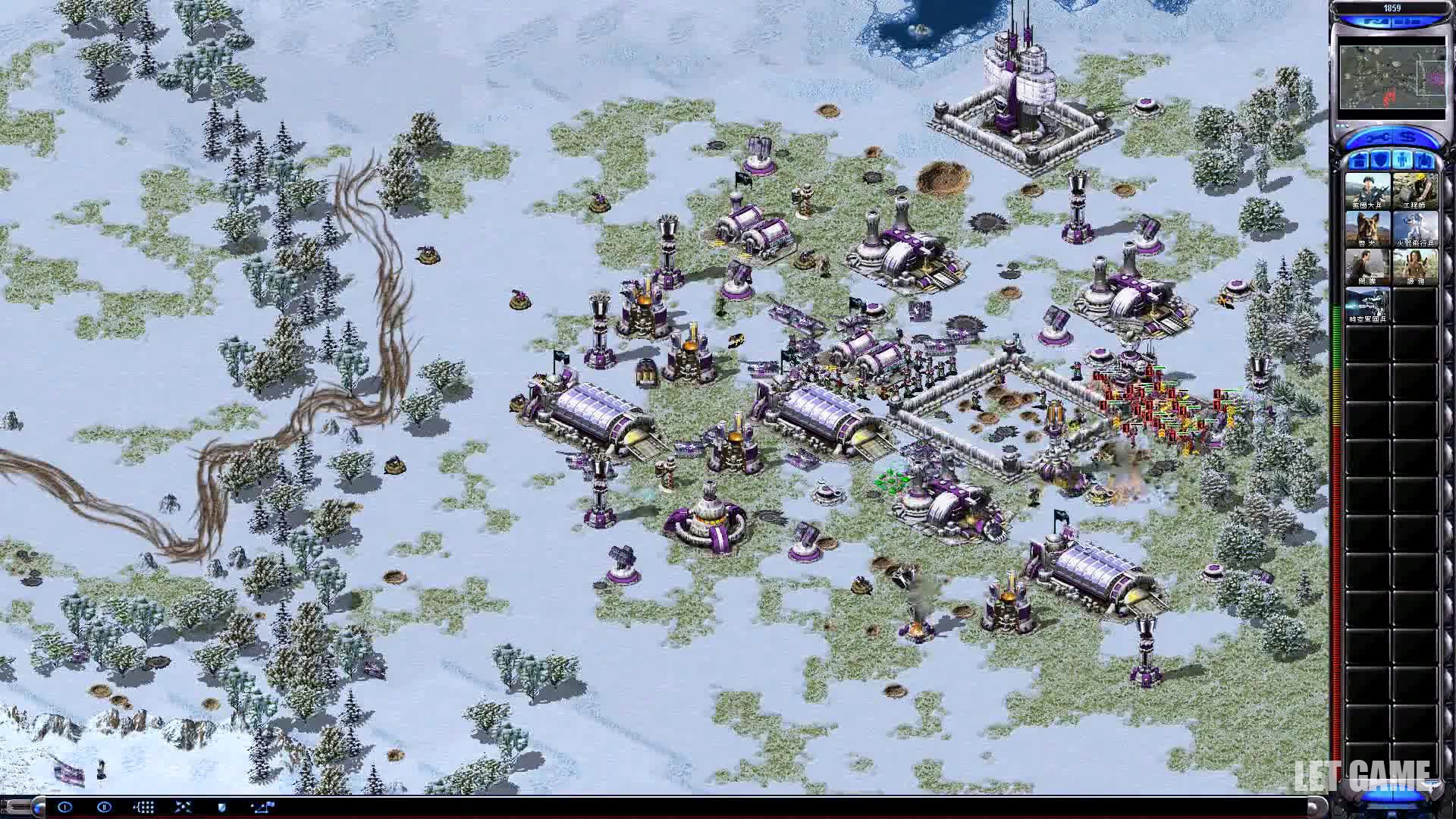Switch to the structures build tab
Screen dimensions: 1456x819
pos(1359,162)
